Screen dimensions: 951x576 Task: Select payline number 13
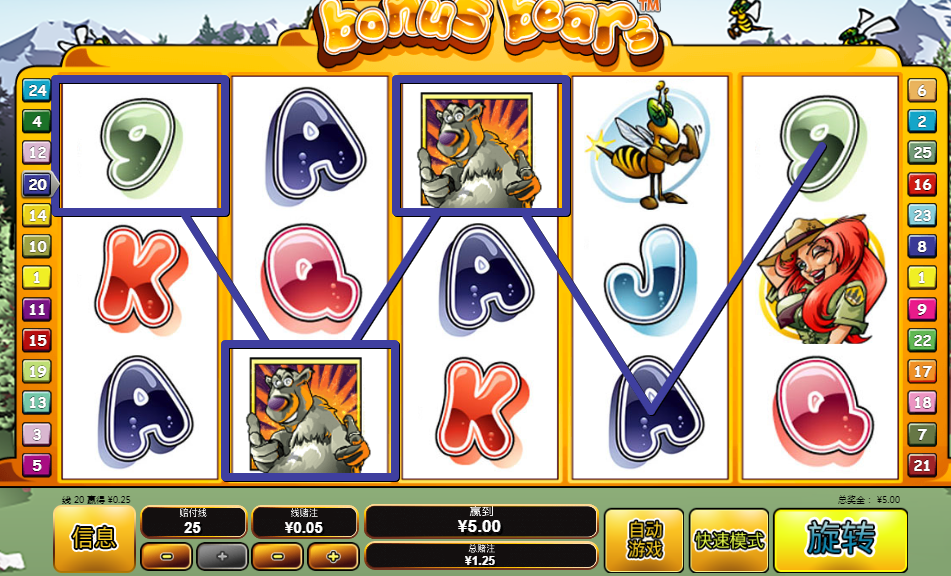pos(37,402)
